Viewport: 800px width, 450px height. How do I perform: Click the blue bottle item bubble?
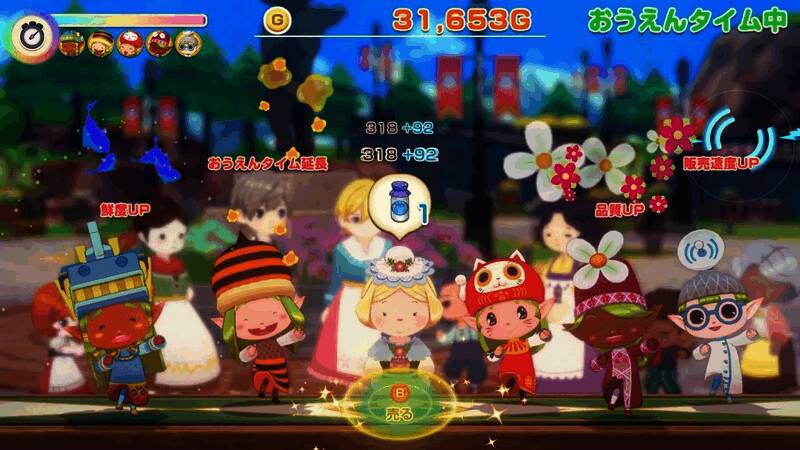coord(398,205)
